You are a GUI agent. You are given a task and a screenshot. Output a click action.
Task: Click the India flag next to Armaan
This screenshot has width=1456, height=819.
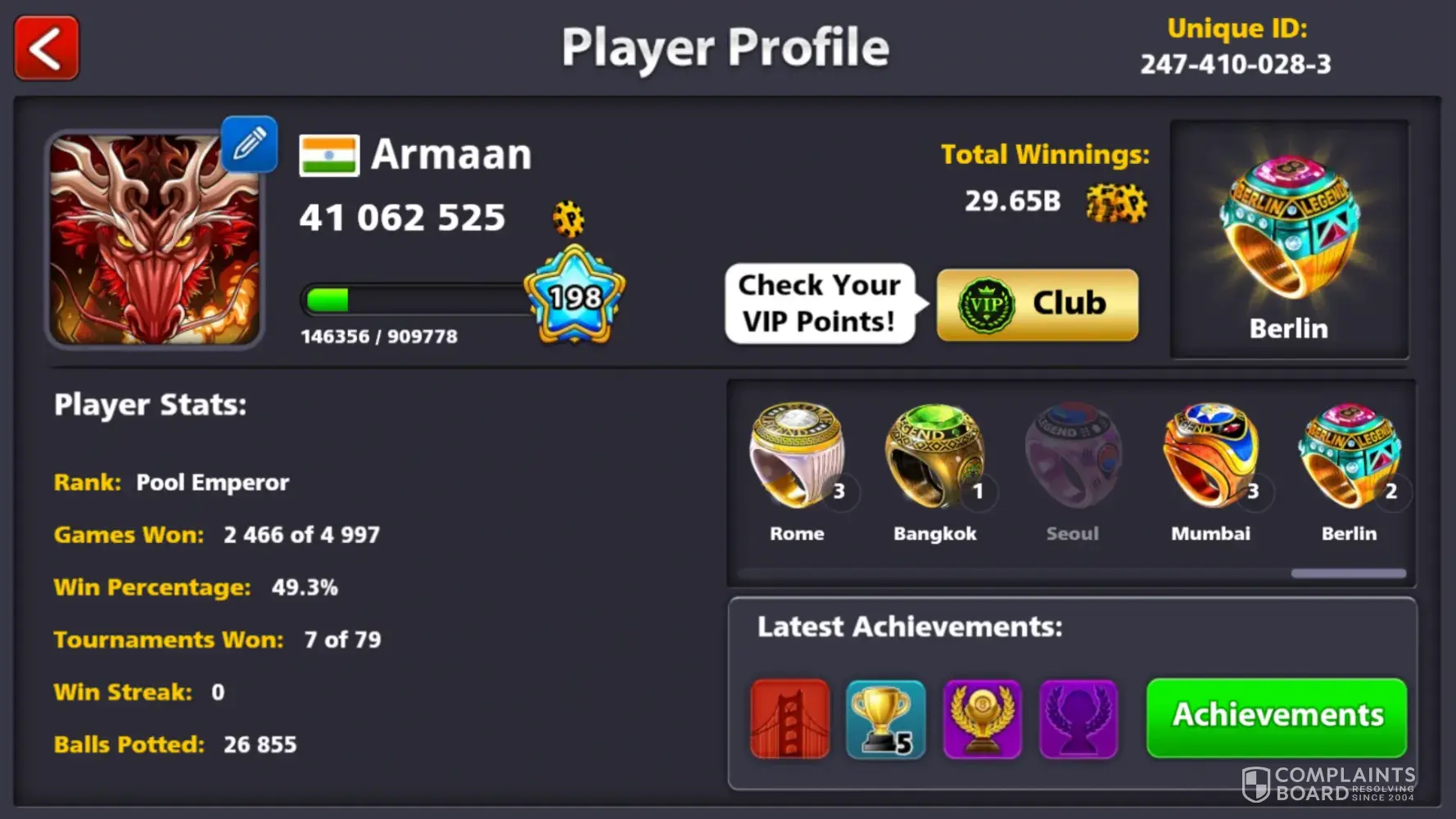[328, 156]
